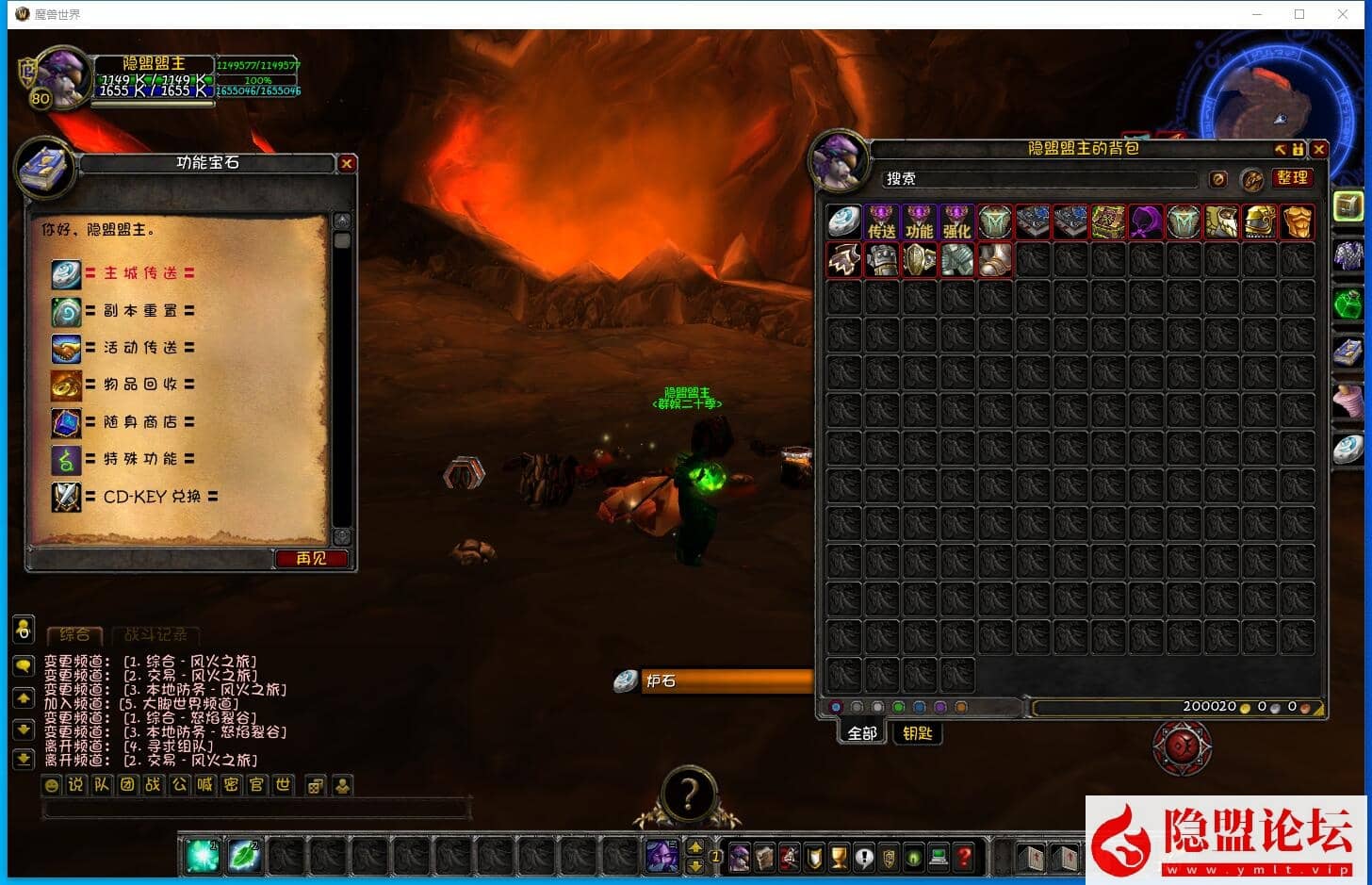This screenshot has width=1372, height=885.
Task: Open the 随身商店 option
Action: tap(139, 422)
